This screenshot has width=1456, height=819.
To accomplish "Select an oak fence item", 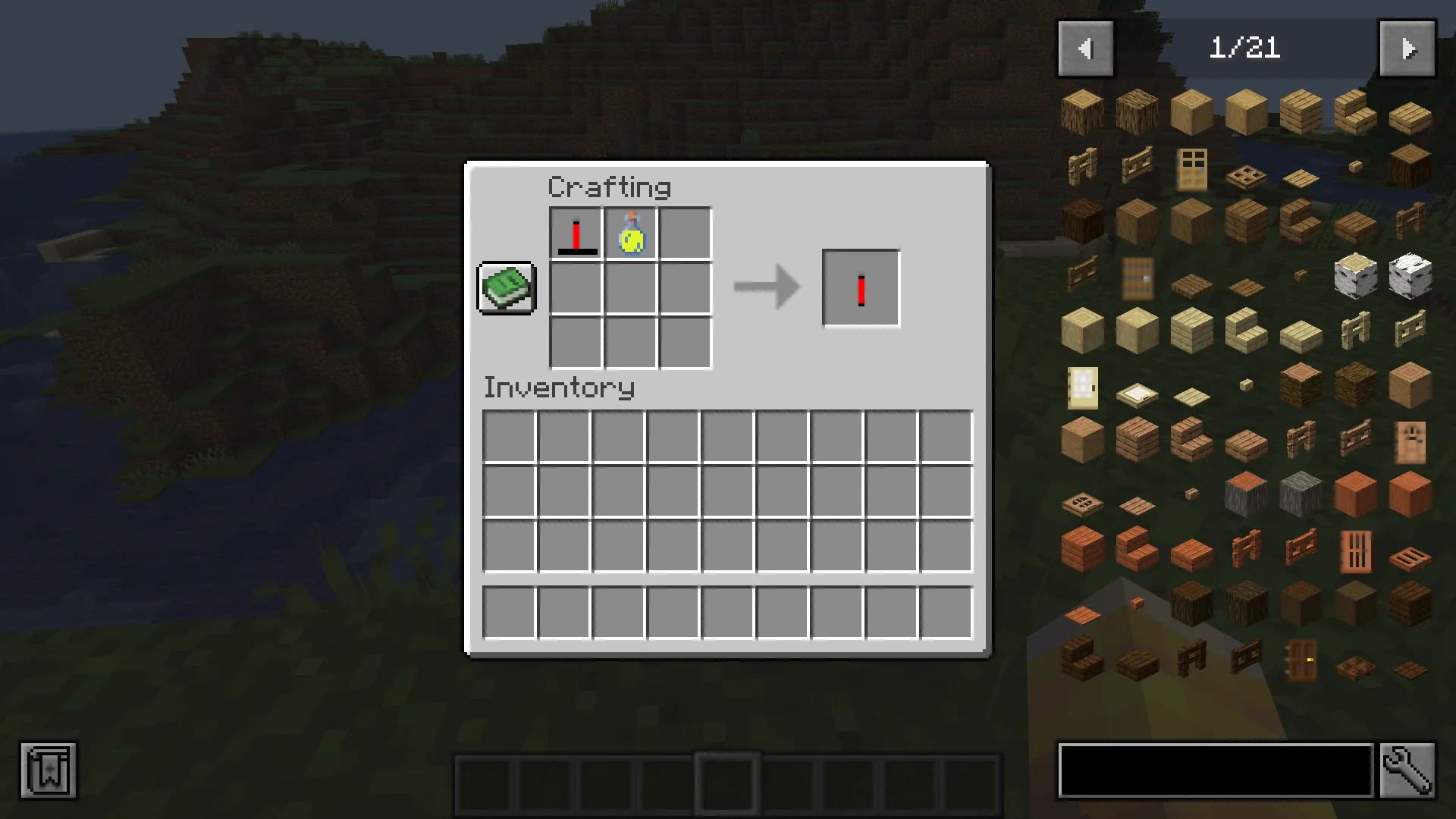I will coord(1081,165).
